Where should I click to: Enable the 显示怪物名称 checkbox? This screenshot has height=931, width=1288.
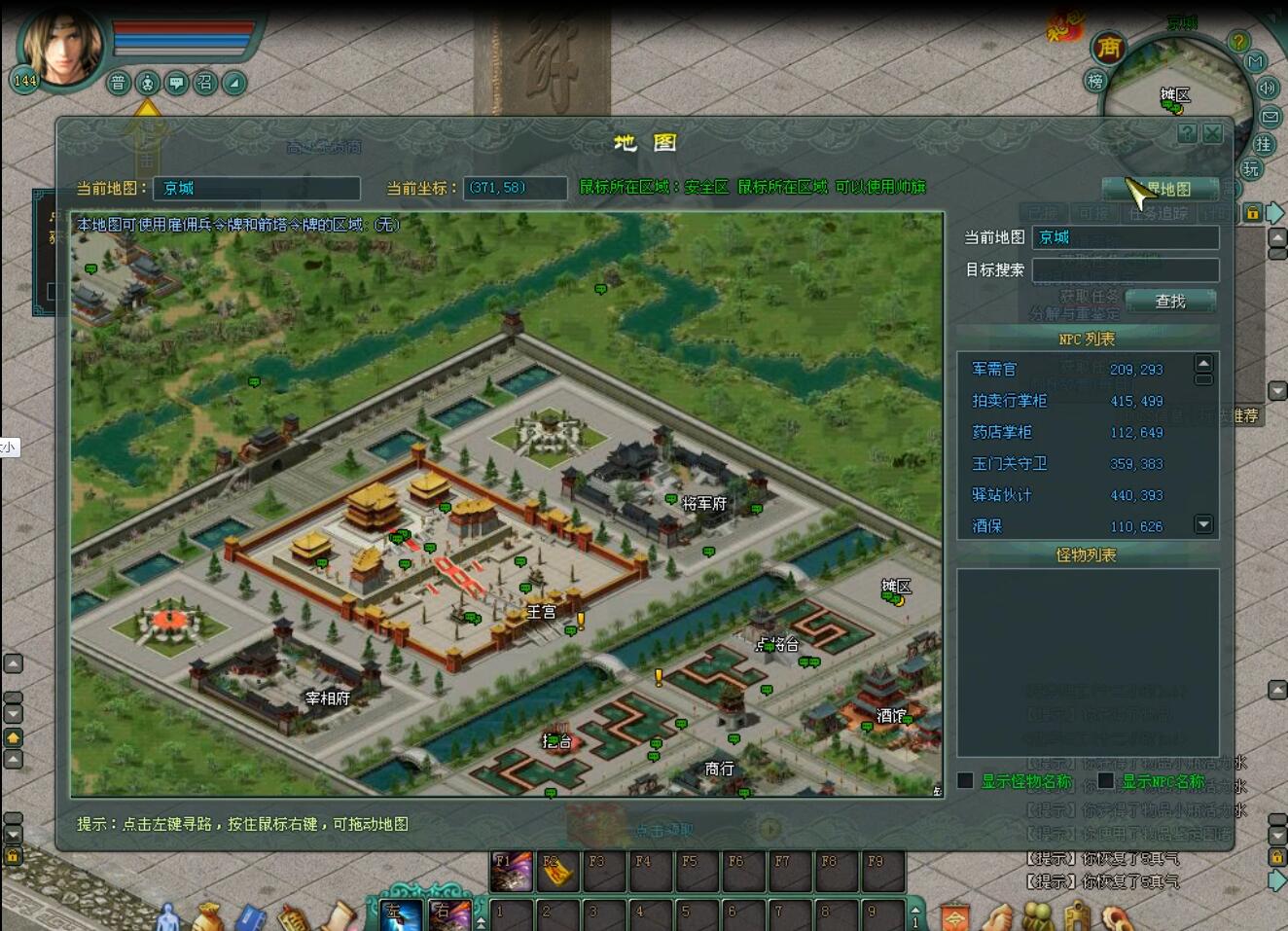click(x=964, y=780)
